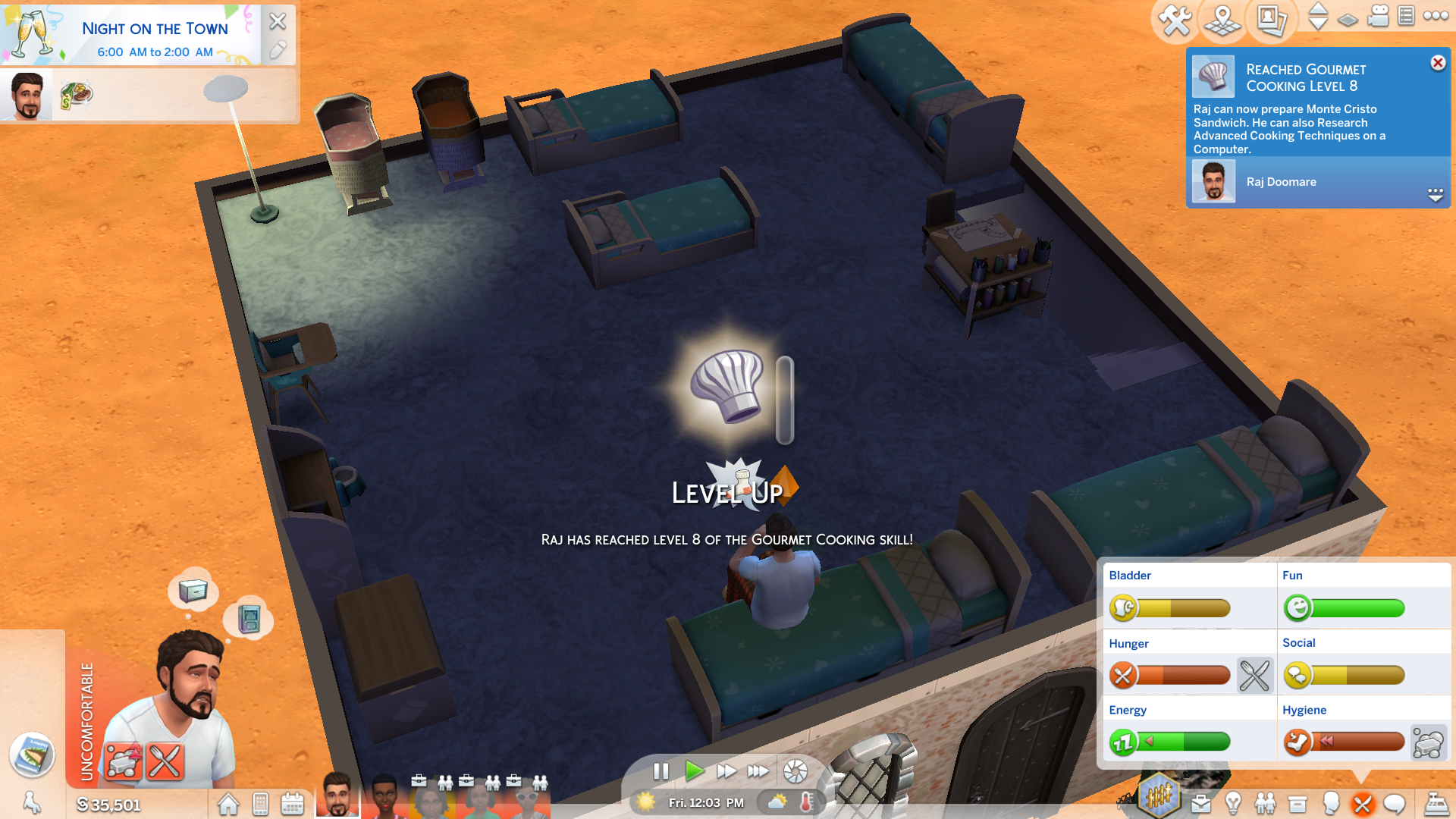Set game speed to normal play

tap(694, 771)
